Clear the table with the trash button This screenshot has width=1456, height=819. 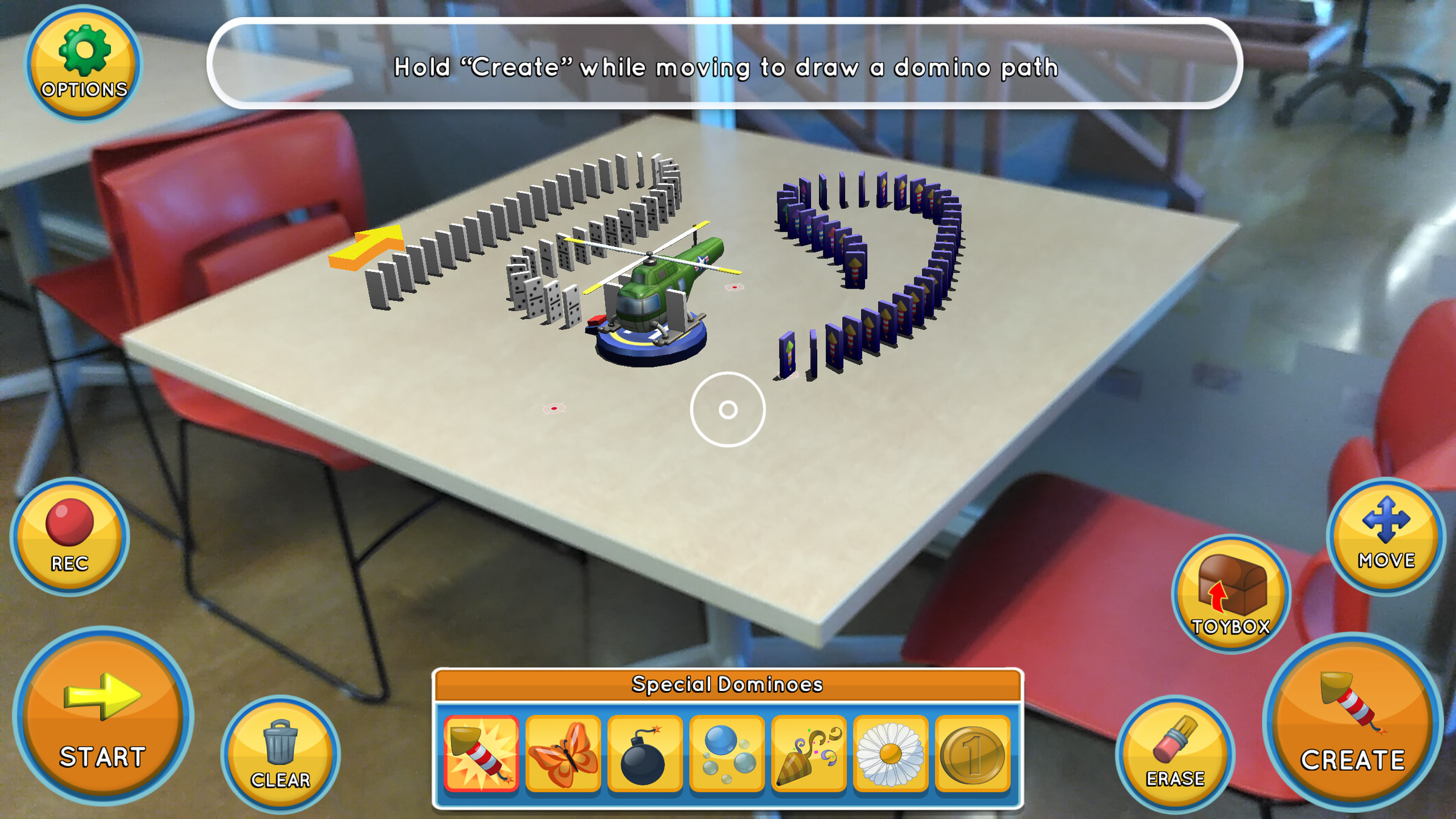point(280,754)
